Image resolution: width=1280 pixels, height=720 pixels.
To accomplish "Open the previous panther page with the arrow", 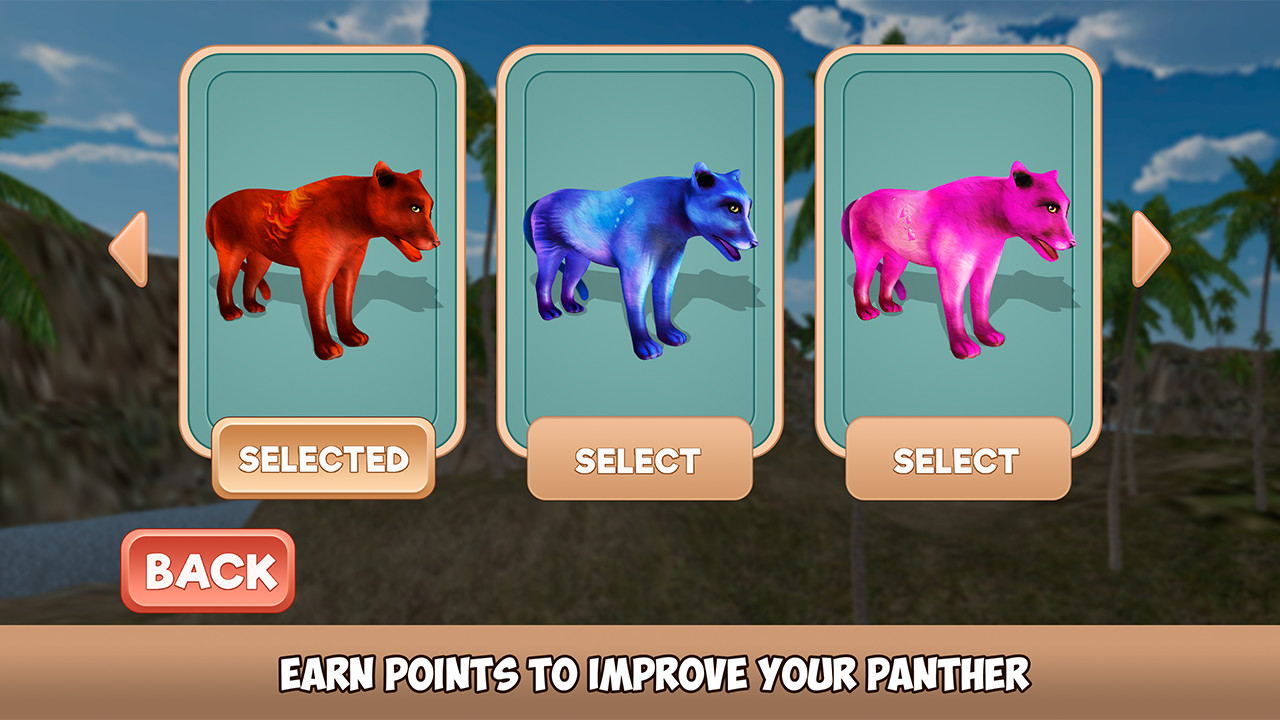I will tap(130, 251).
